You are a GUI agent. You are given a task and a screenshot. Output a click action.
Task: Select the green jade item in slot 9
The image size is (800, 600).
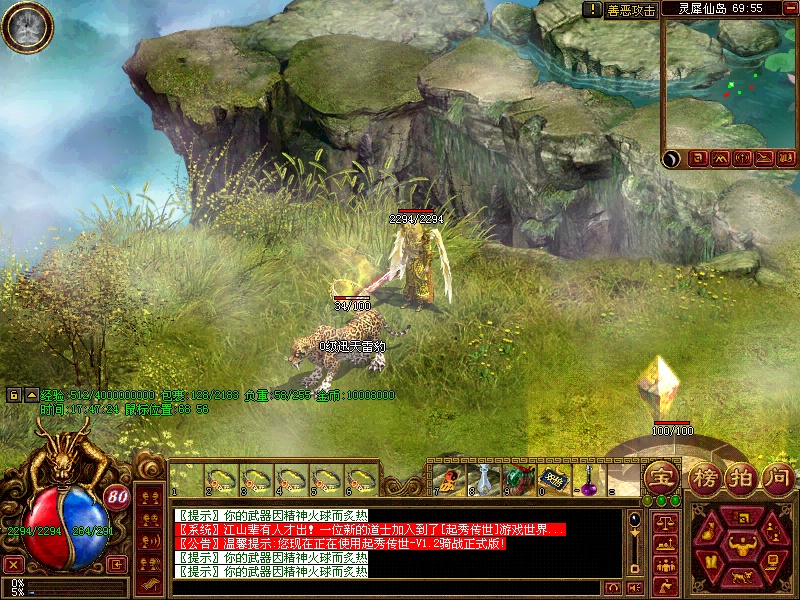(x=518, y=479)
